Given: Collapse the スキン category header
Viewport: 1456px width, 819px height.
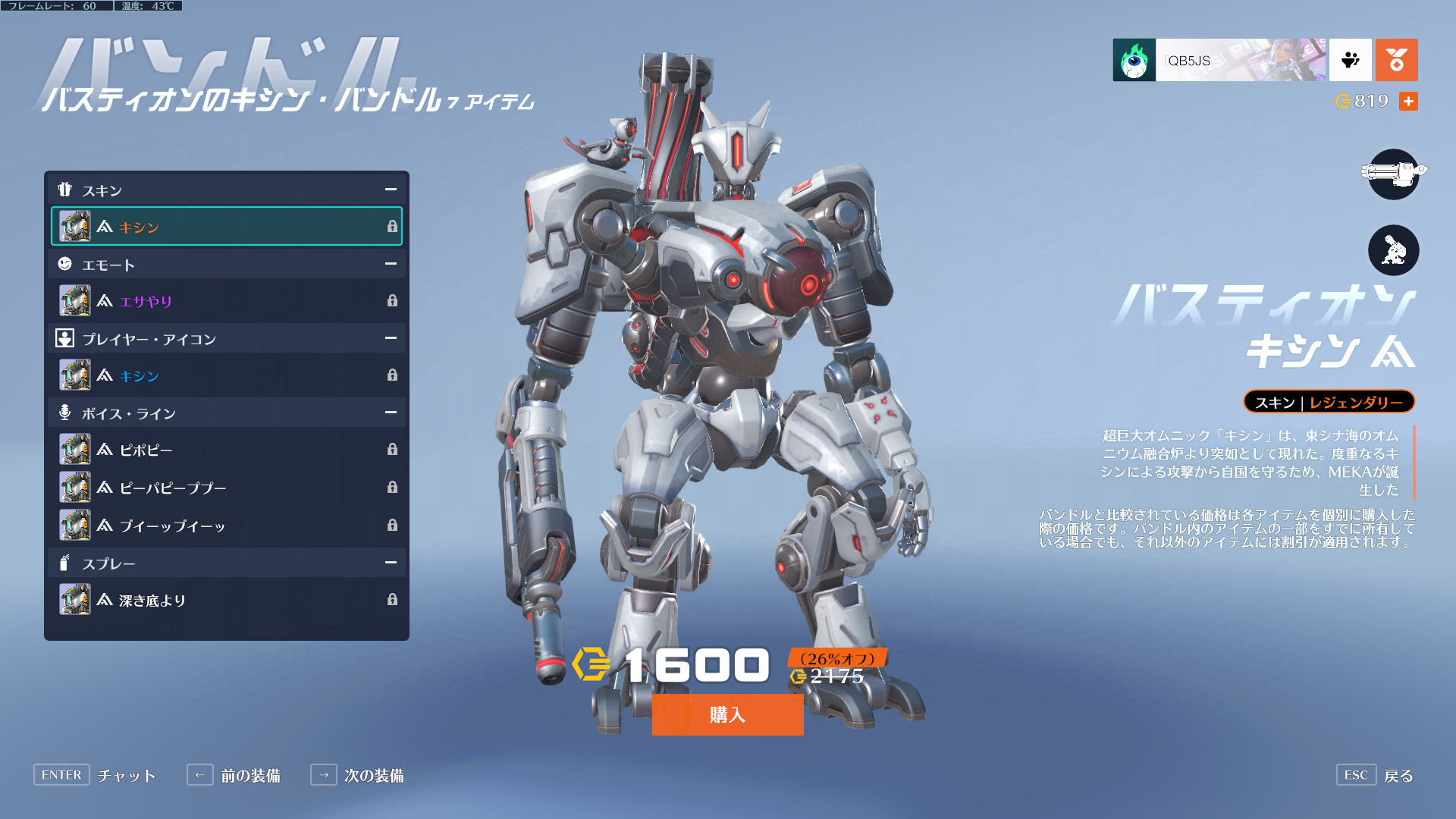Looking at the screenshot, I should [390, 190].
